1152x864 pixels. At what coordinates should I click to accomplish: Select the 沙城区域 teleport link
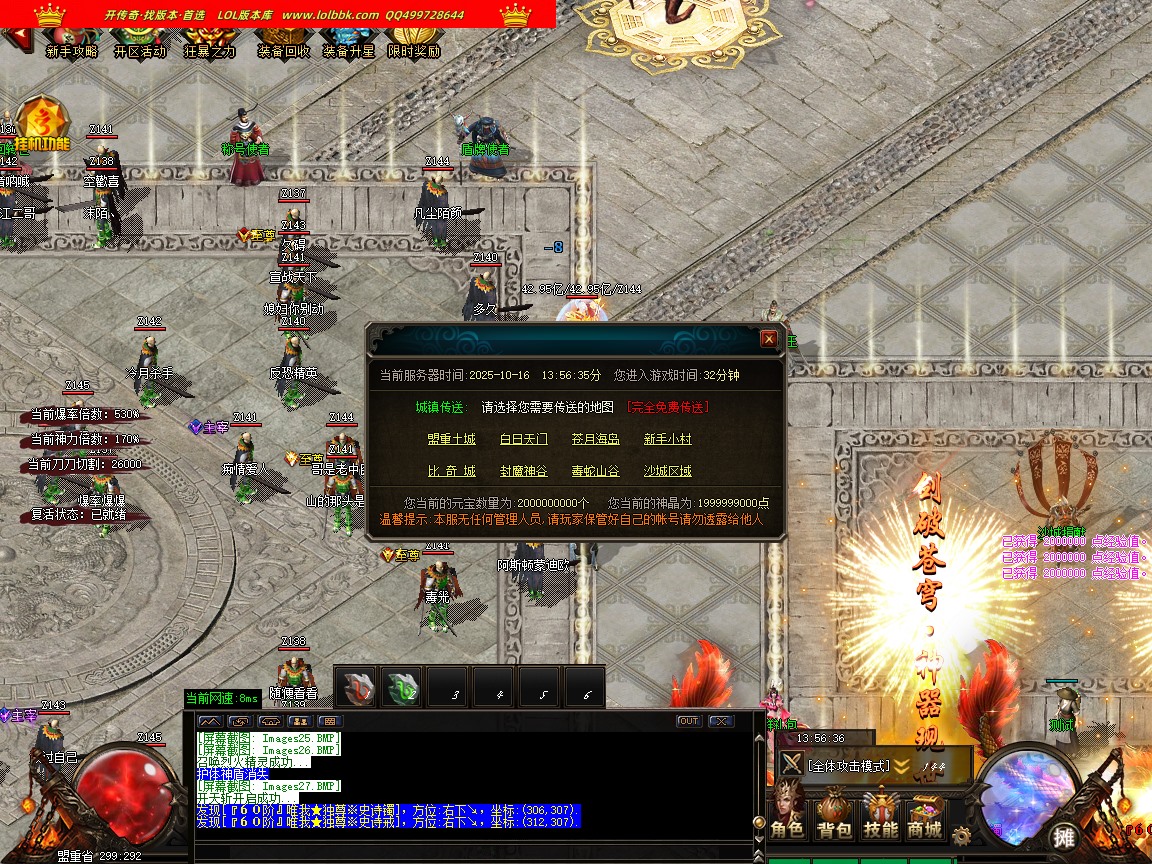pyautogui.click(x=667, y=471)
